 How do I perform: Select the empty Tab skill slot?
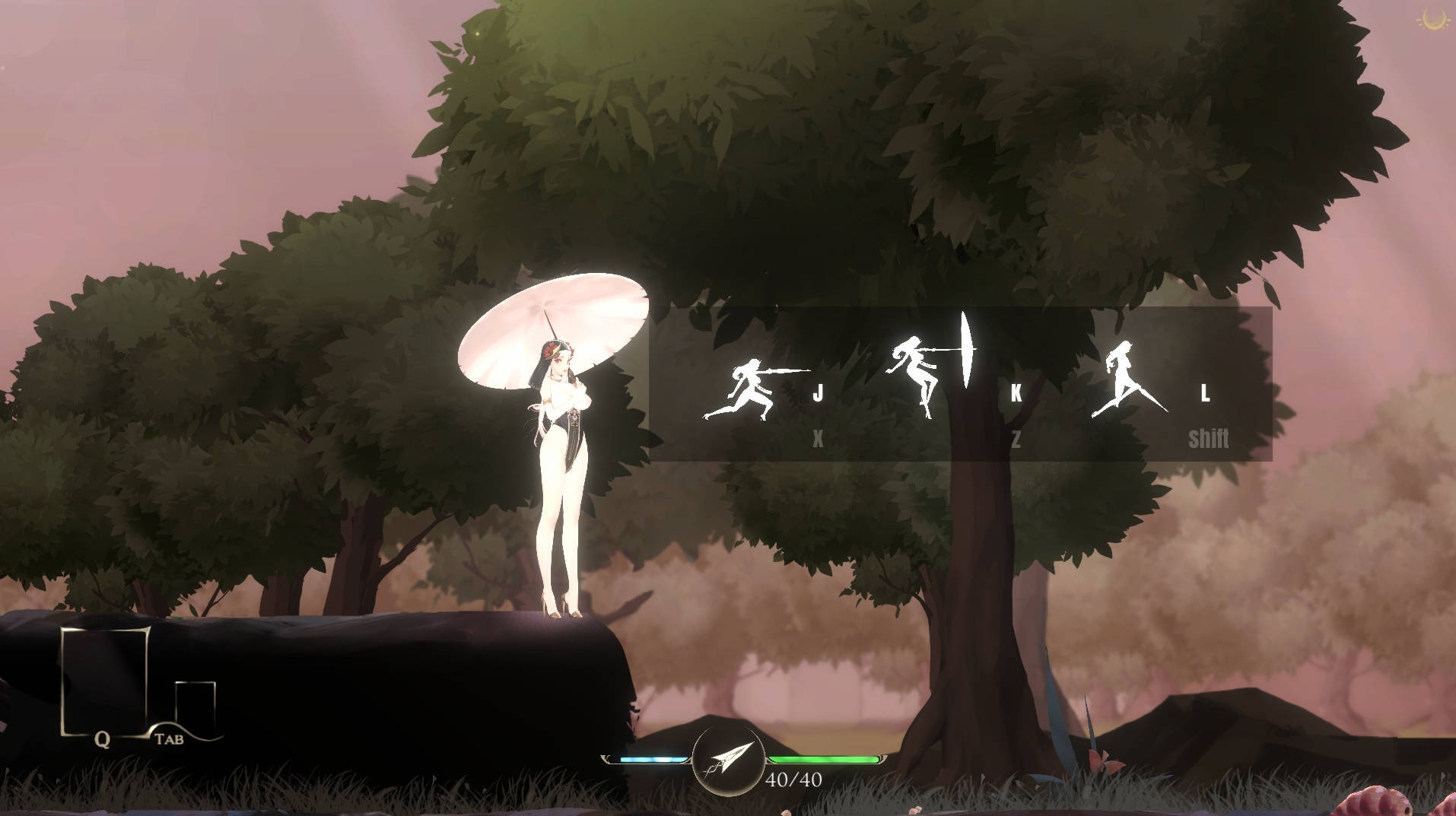pyautogui.click(x=194, y=707)
